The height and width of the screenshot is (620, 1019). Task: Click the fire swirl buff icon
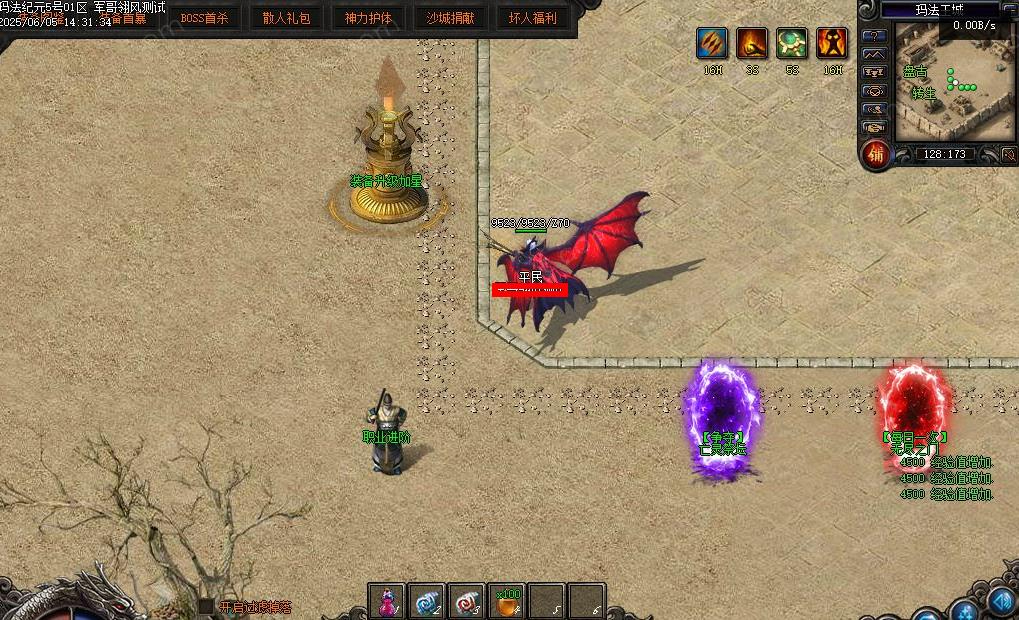point(752,43)
